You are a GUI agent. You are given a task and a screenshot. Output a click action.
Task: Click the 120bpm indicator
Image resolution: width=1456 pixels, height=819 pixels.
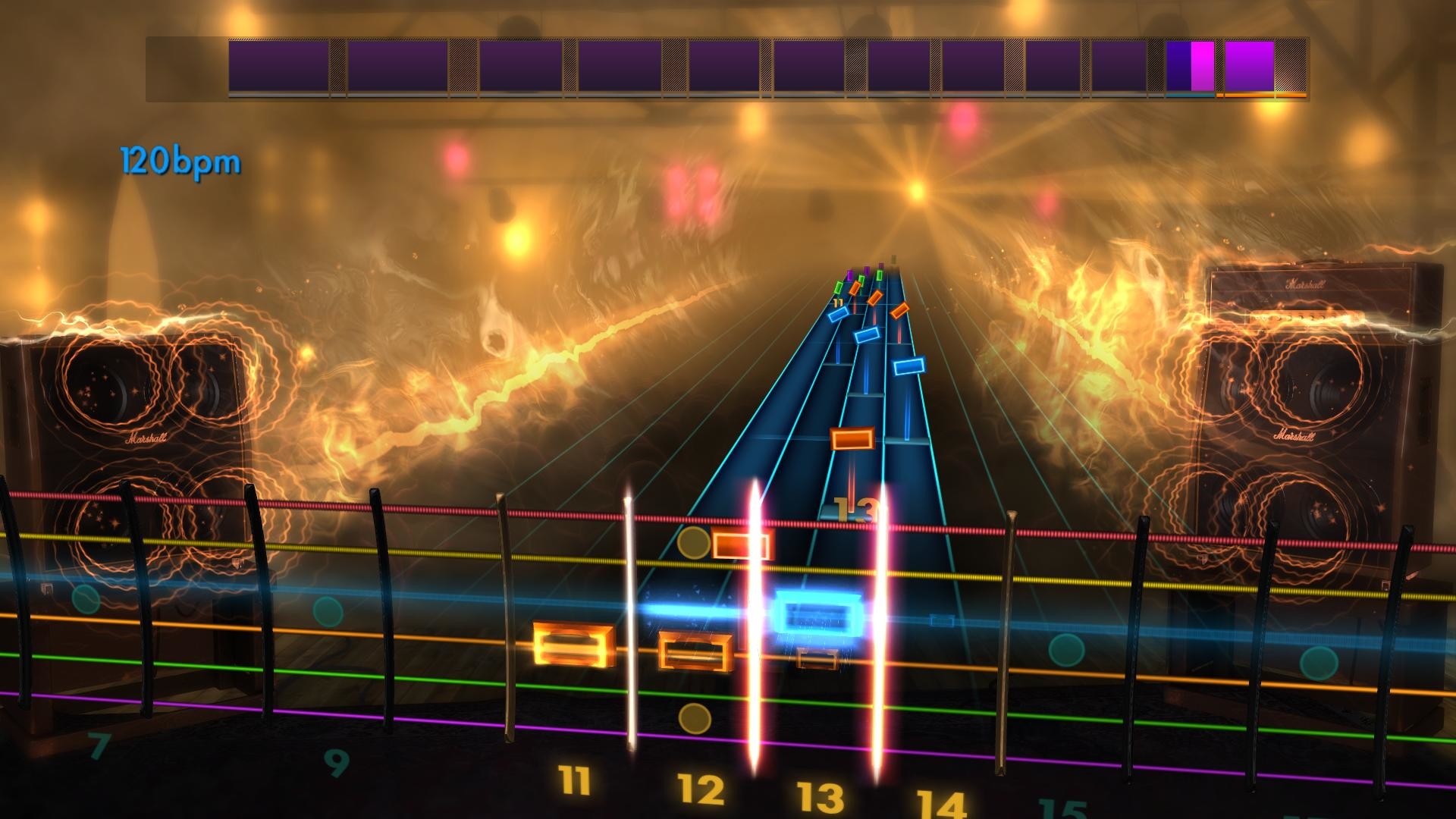[178, 159]
